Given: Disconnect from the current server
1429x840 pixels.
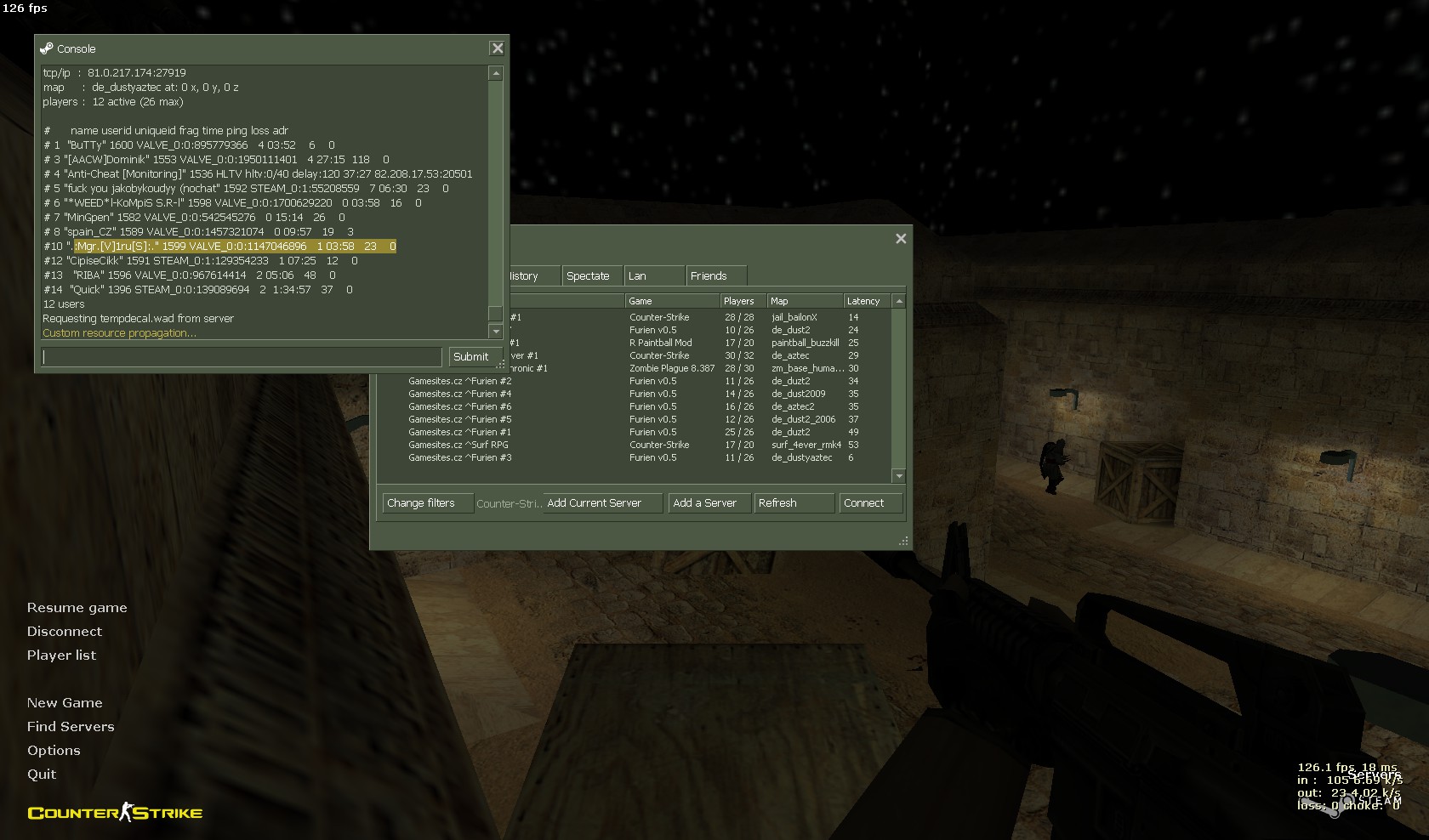Looking at the screenshot, I should coord(64,632).
